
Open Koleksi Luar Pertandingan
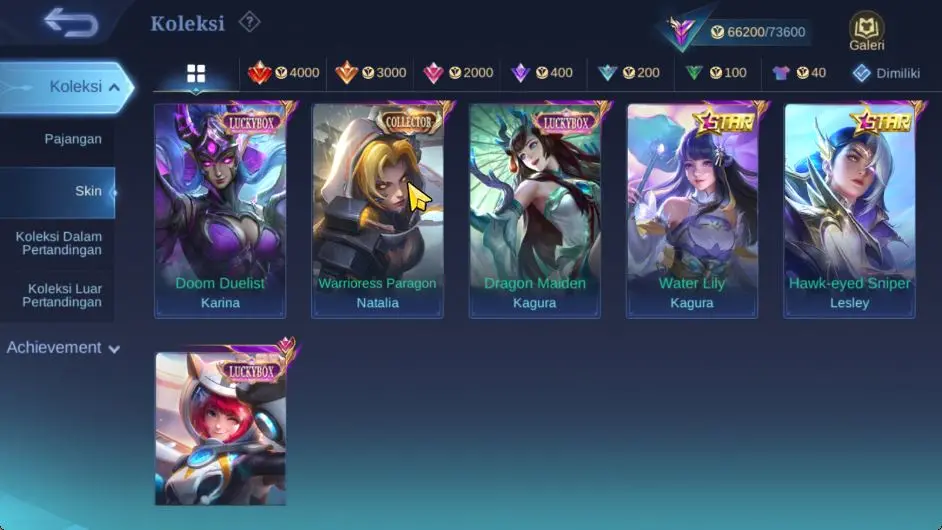(62, 295)
